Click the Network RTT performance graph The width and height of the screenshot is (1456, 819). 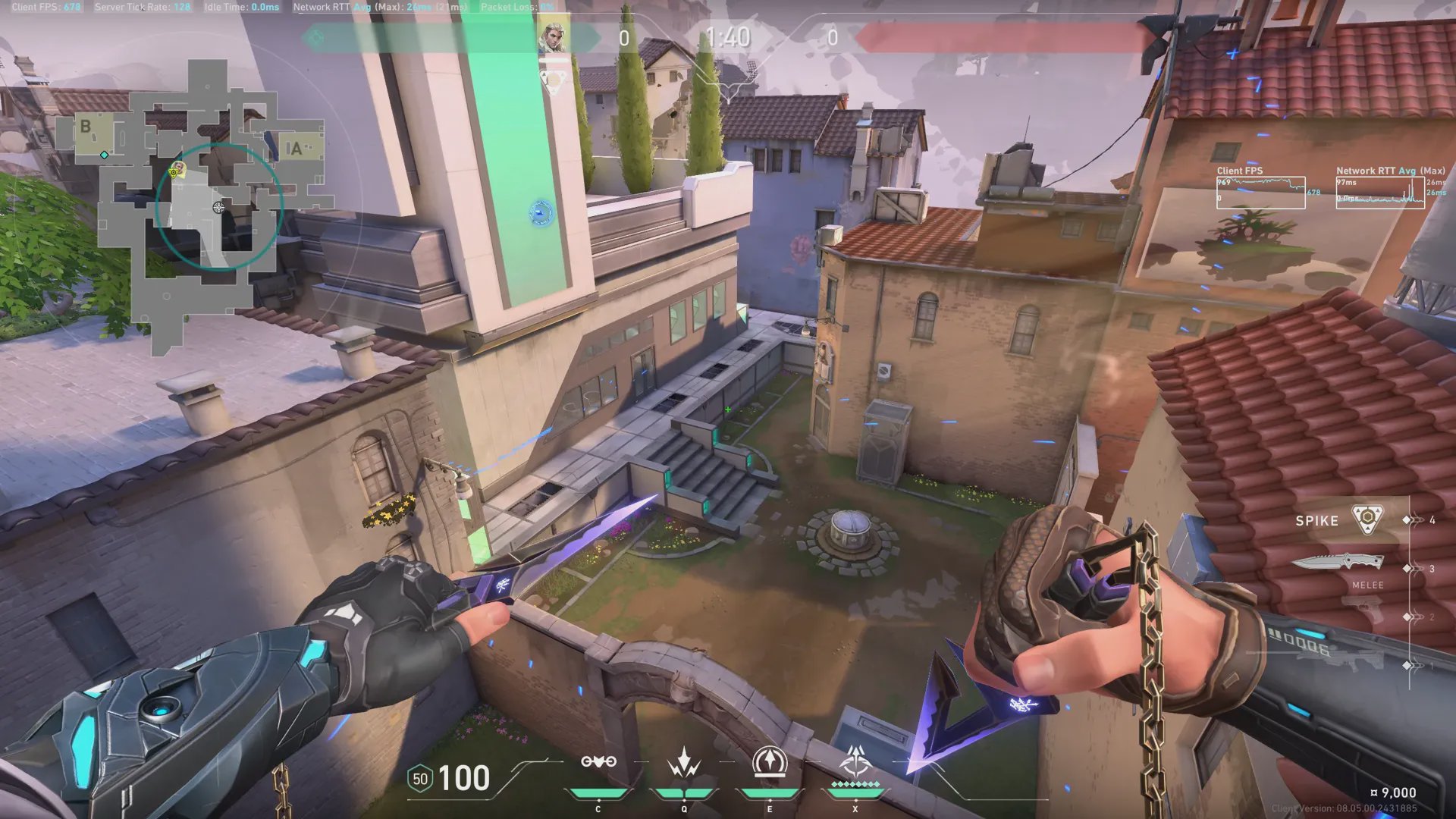(x=1379, y=193)
